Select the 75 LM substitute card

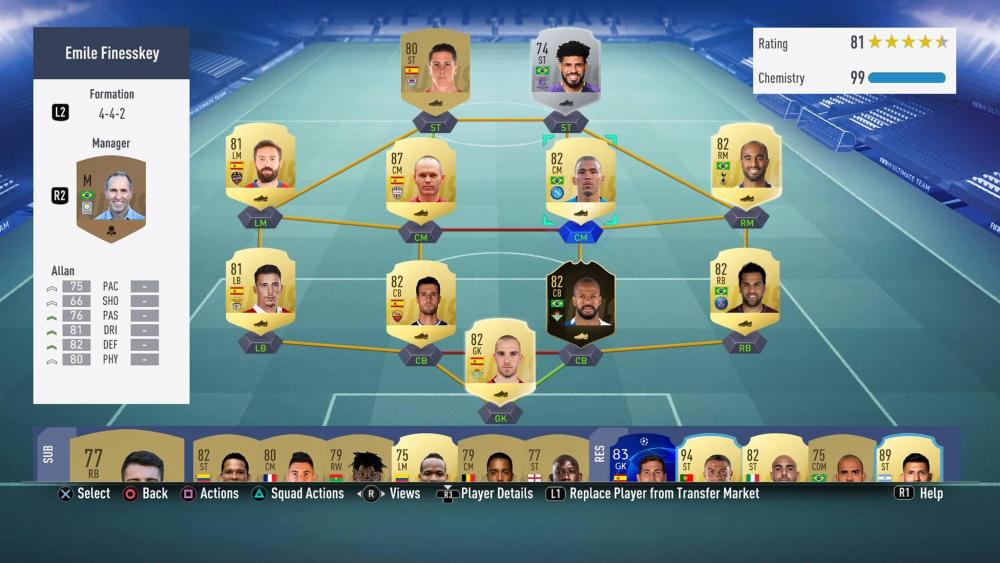pos(421,459)
